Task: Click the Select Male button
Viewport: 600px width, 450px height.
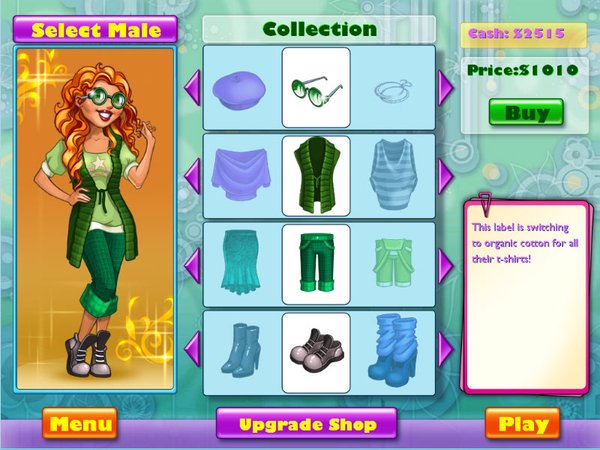Action: pyautogui.click(x=96, y=29)
